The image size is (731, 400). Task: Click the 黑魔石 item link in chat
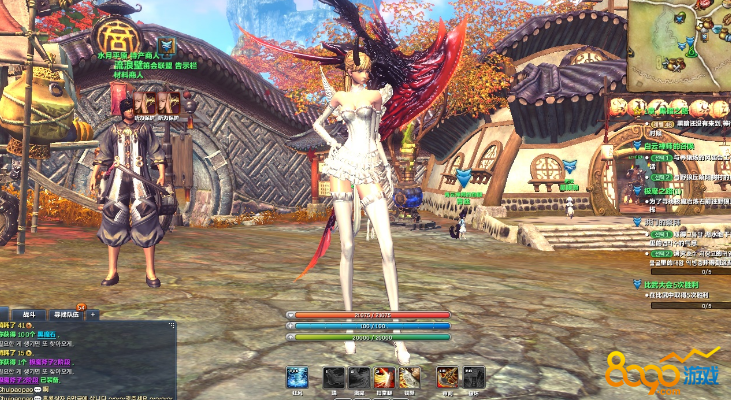[x=48, y=335]
